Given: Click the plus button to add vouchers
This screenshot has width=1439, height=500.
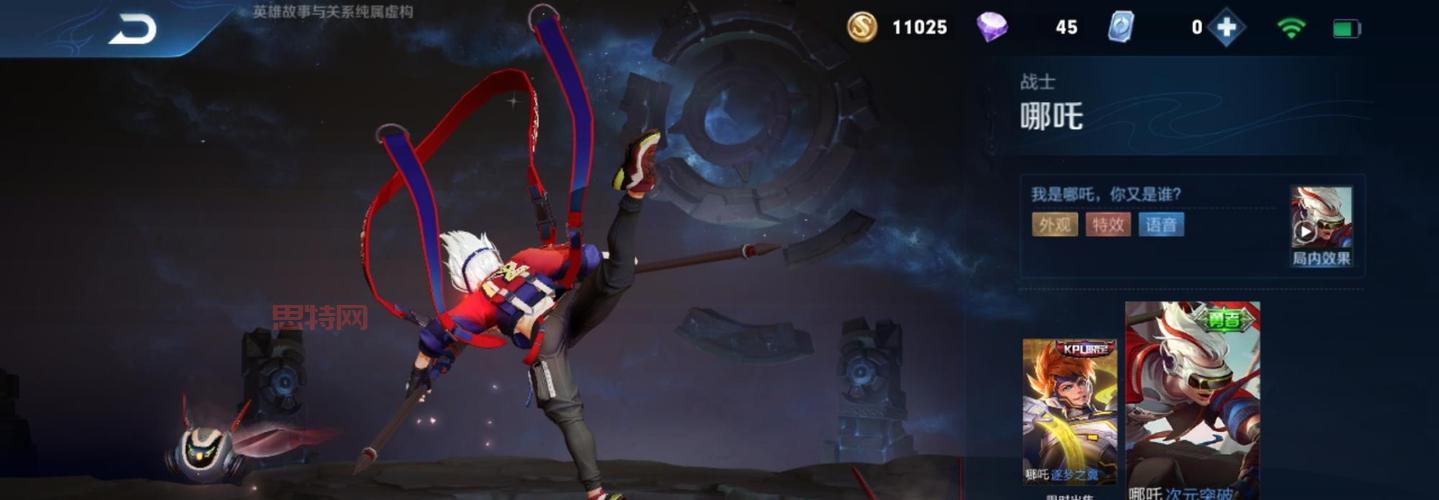Looking at the screenshot, I should click(x=1226, y=27).
